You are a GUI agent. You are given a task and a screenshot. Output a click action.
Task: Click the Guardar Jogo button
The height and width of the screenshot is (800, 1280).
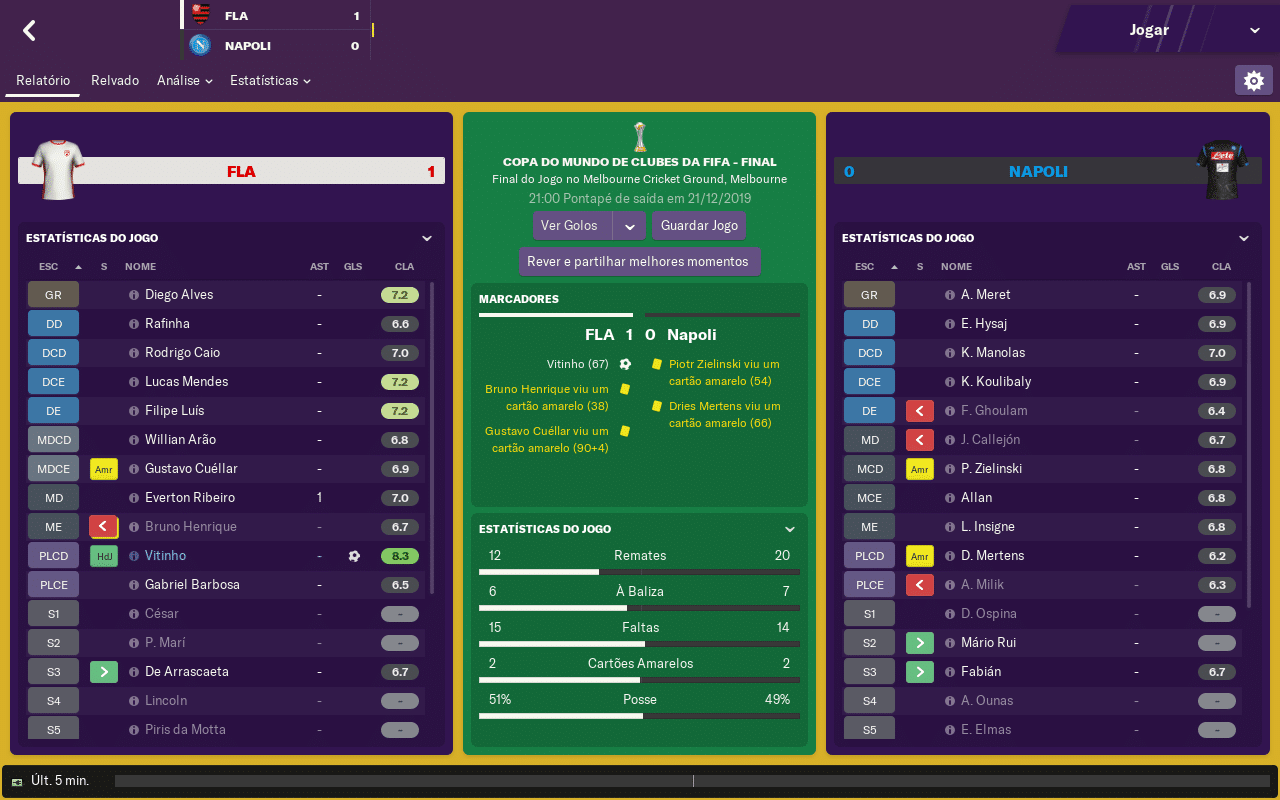click(x=699, y=226)
